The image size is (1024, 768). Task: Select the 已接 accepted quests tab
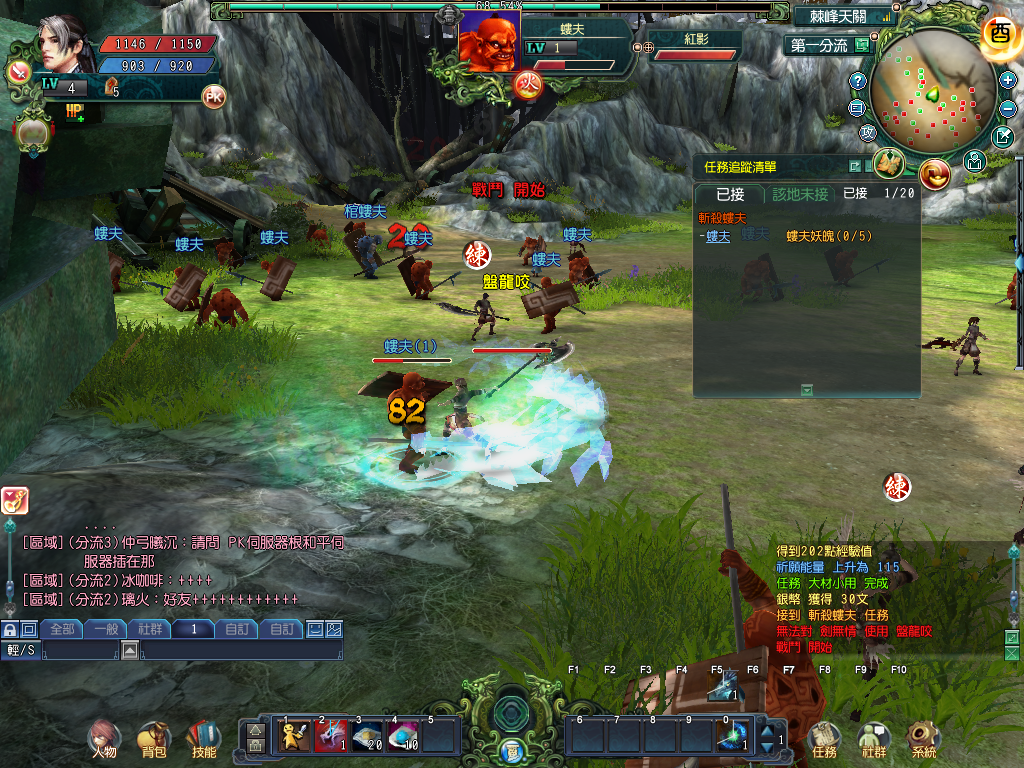pos(730,194)
